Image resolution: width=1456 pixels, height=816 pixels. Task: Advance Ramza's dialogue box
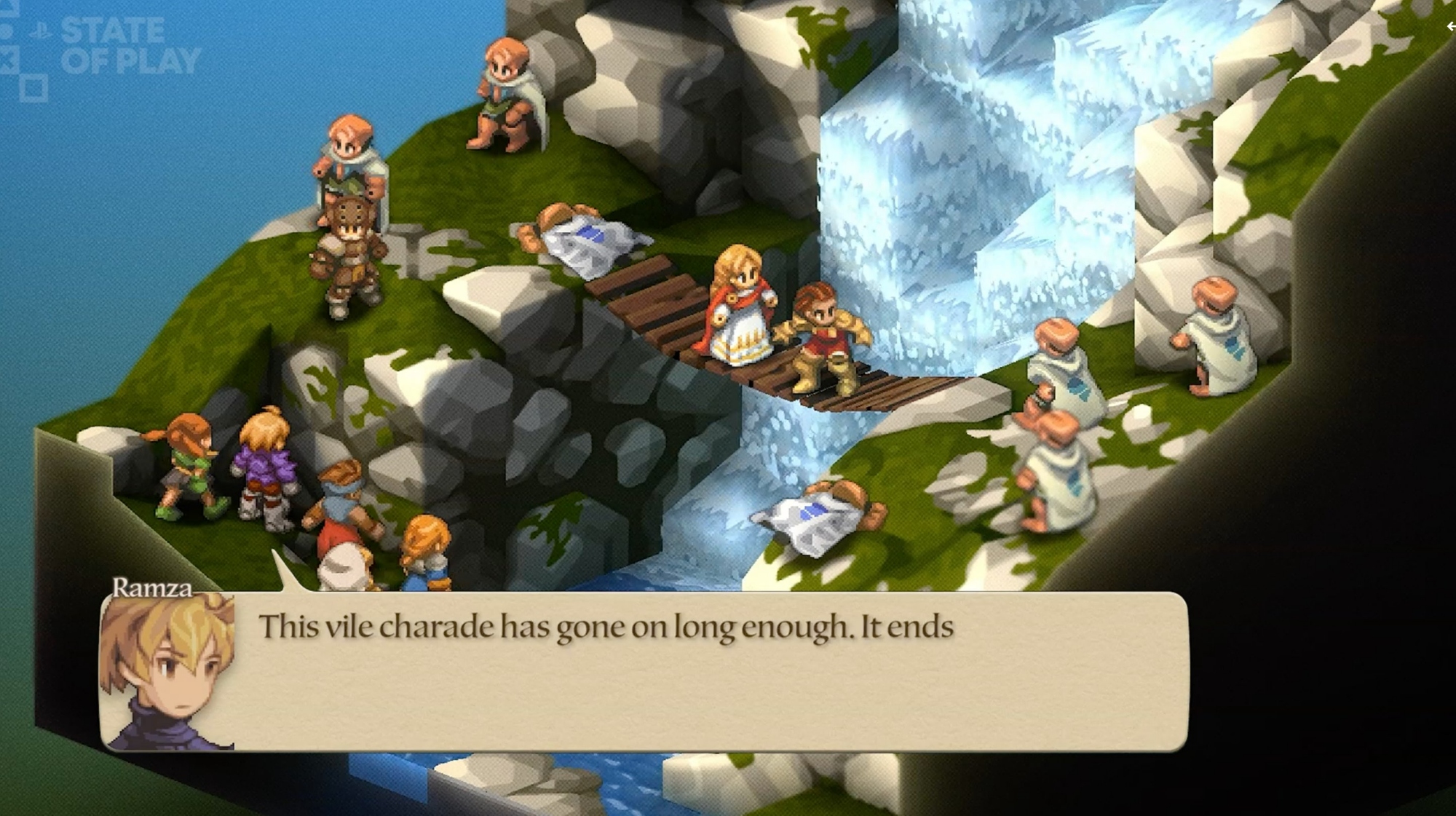pos(644,671)
